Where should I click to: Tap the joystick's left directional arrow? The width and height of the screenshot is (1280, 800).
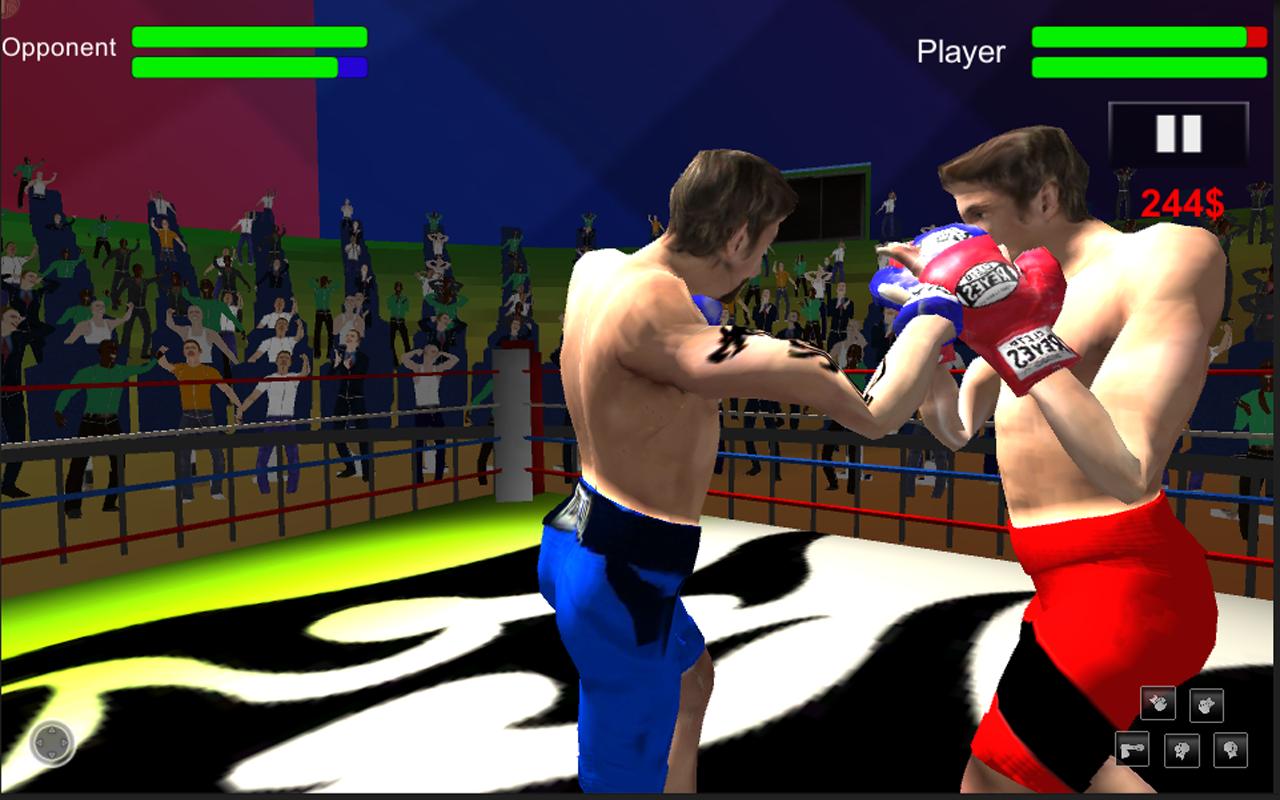click(x=40, y=743)
